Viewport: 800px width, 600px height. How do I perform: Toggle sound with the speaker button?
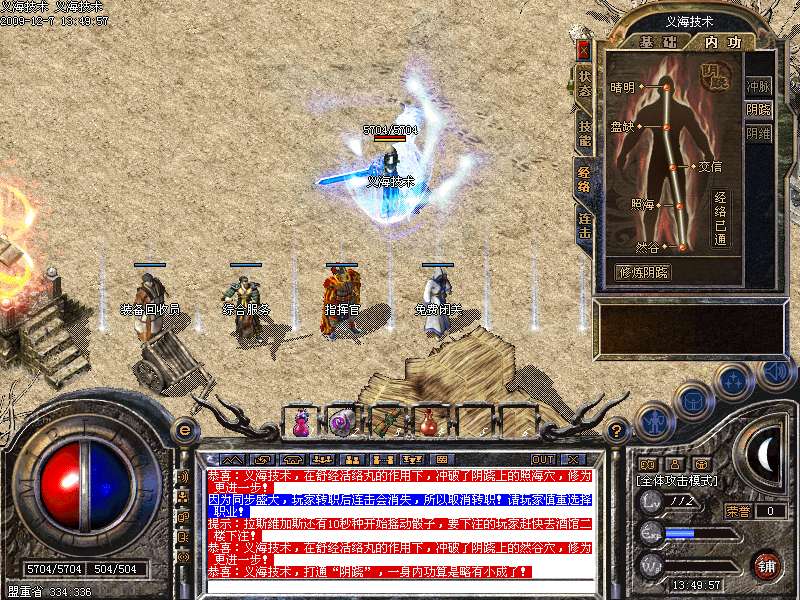(774, 372)
